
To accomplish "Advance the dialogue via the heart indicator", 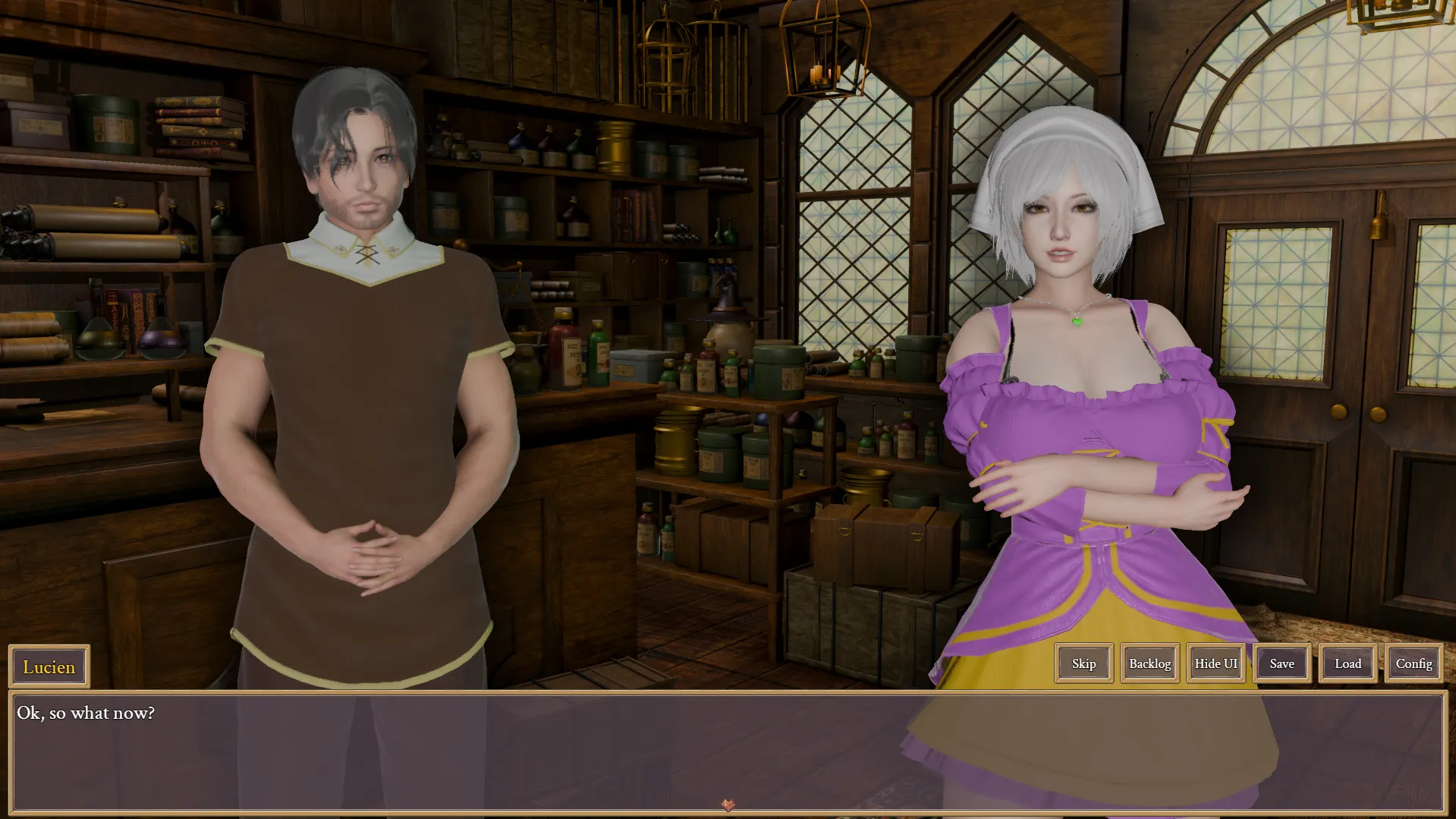I will pyautogui.click(x=728, y=805).
